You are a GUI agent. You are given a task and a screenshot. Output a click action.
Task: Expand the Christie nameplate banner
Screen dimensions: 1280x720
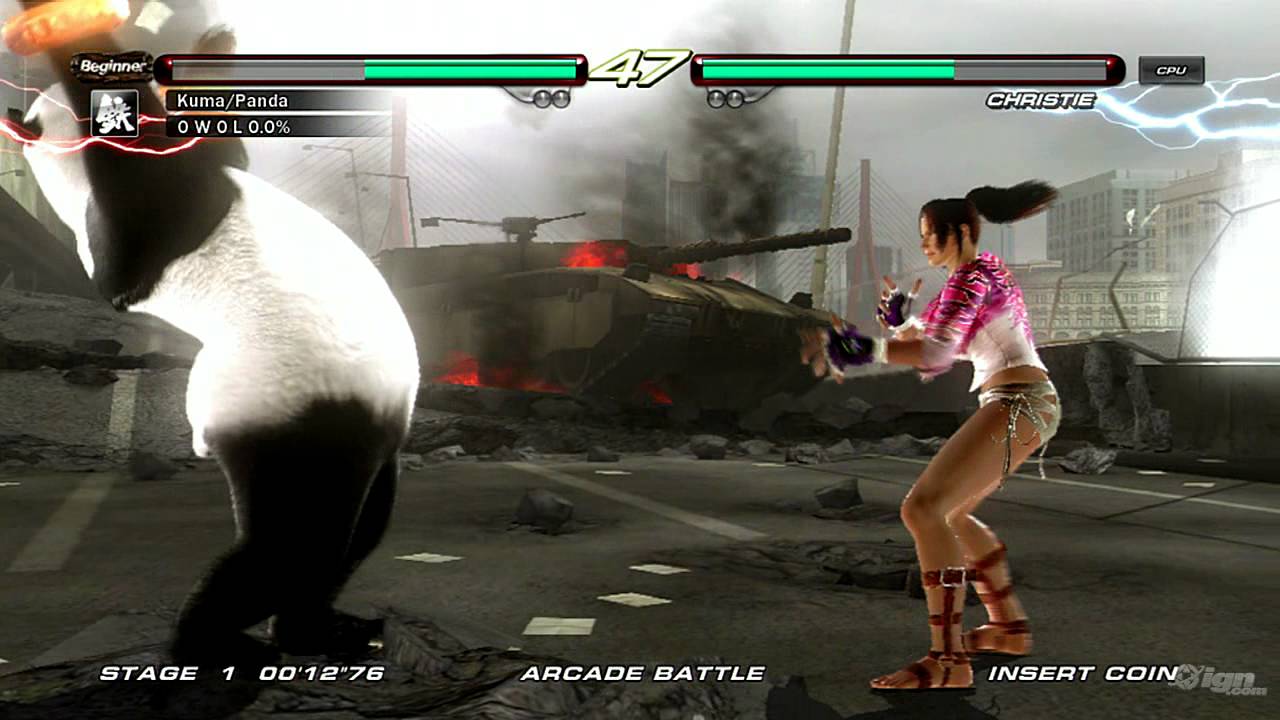coord(1040,100)
